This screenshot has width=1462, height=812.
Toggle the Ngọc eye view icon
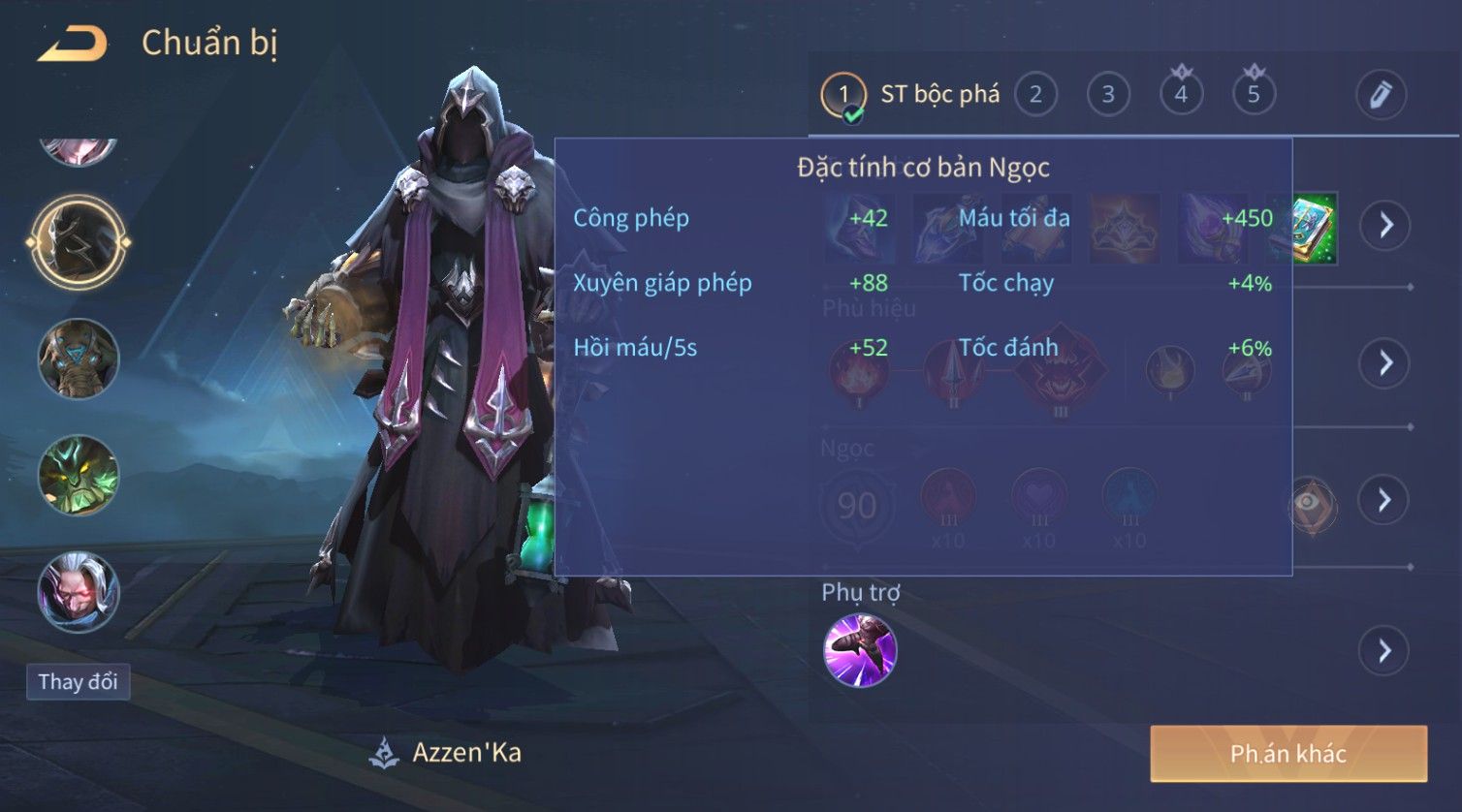pos(1311,502)
